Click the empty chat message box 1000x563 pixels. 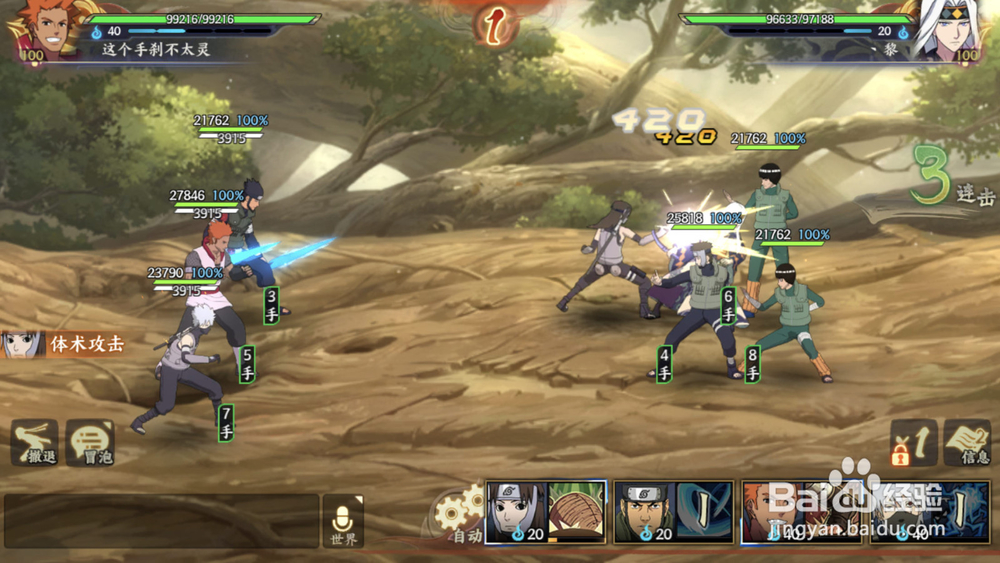point(161,521)
